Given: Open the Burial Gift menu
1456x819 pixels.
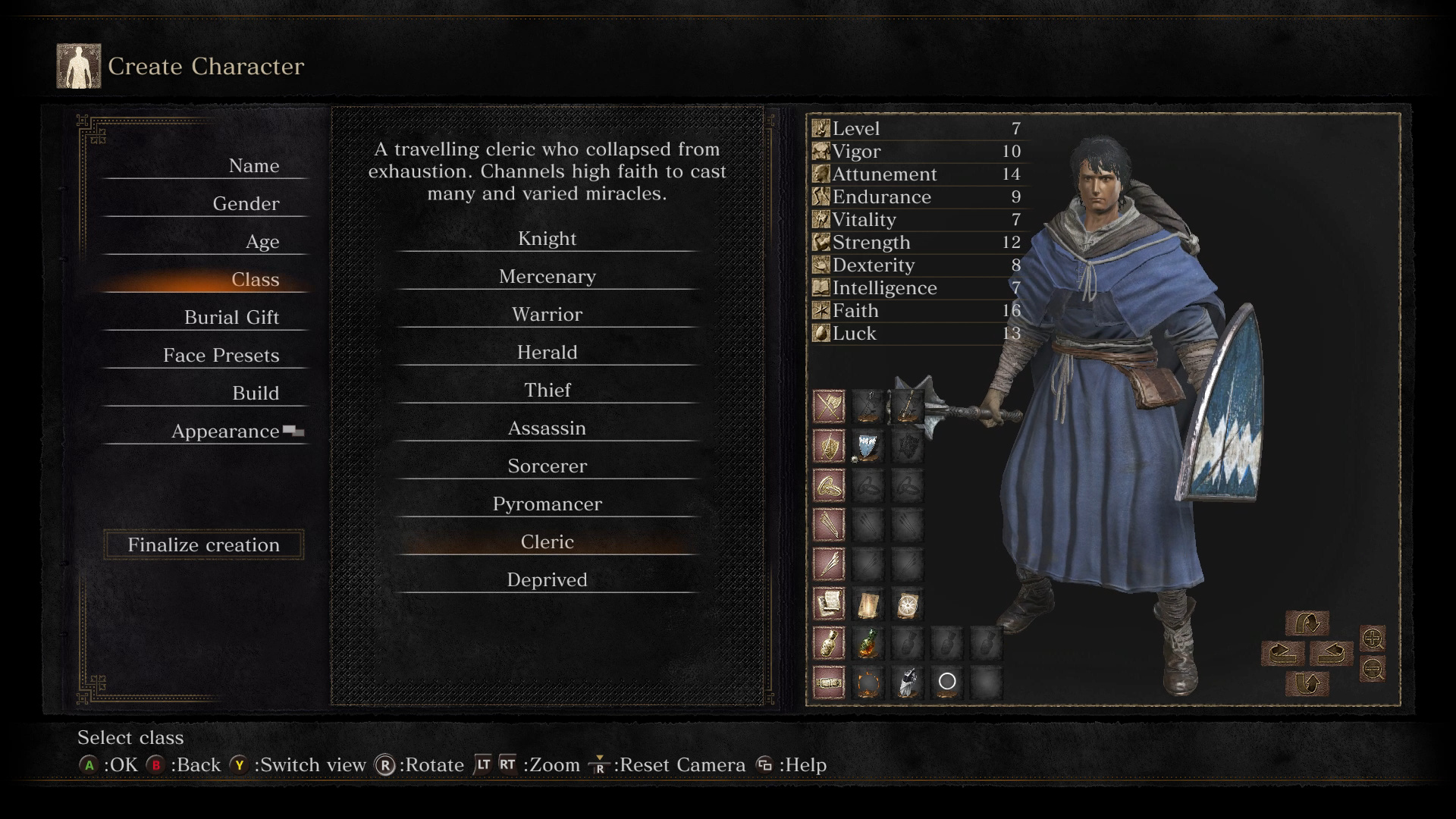Looking at the screenshot, I should pyautogui.click(x=231, y=318).
